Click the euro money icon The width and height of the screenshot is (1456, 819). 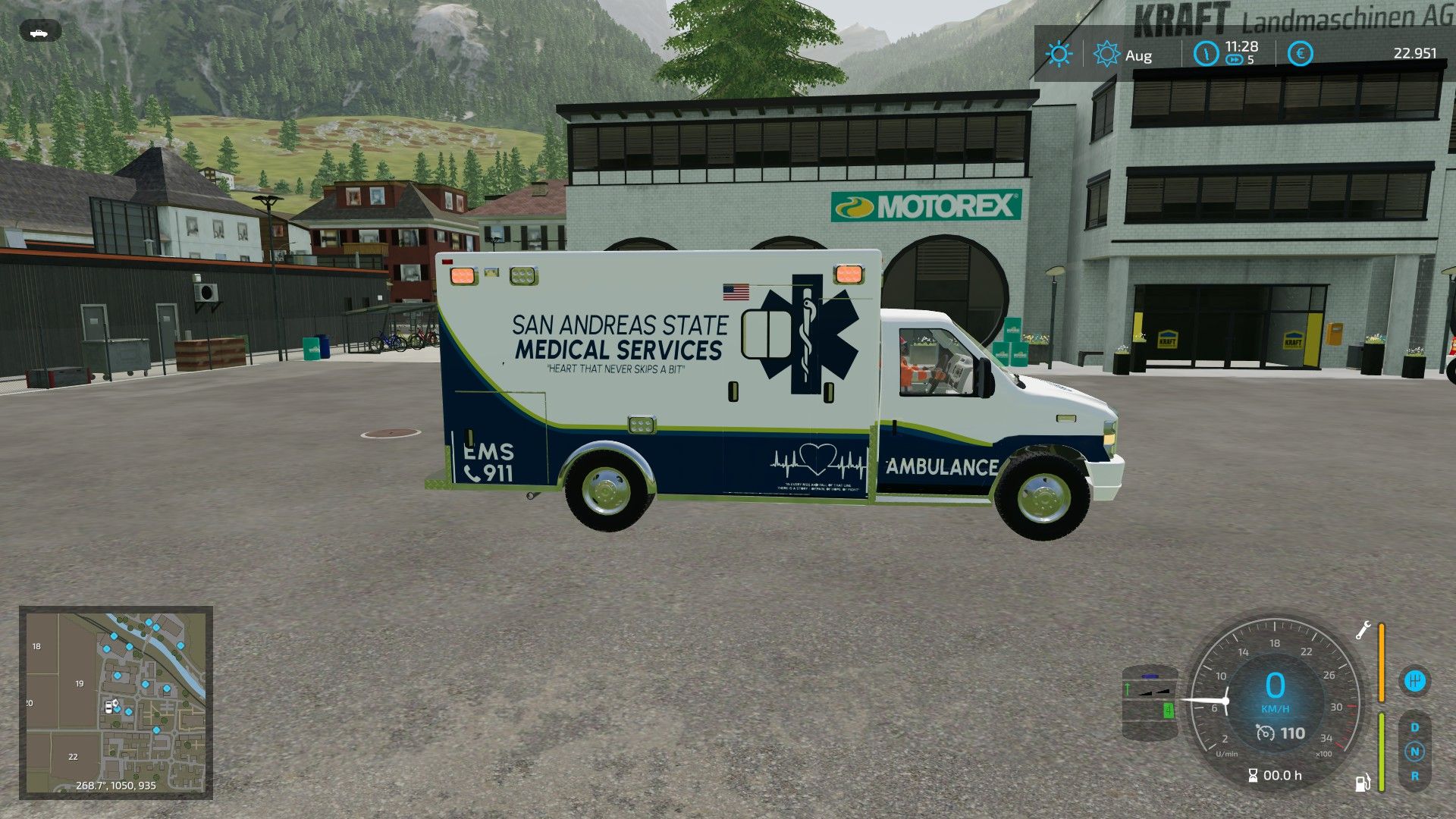(1300, 54)
